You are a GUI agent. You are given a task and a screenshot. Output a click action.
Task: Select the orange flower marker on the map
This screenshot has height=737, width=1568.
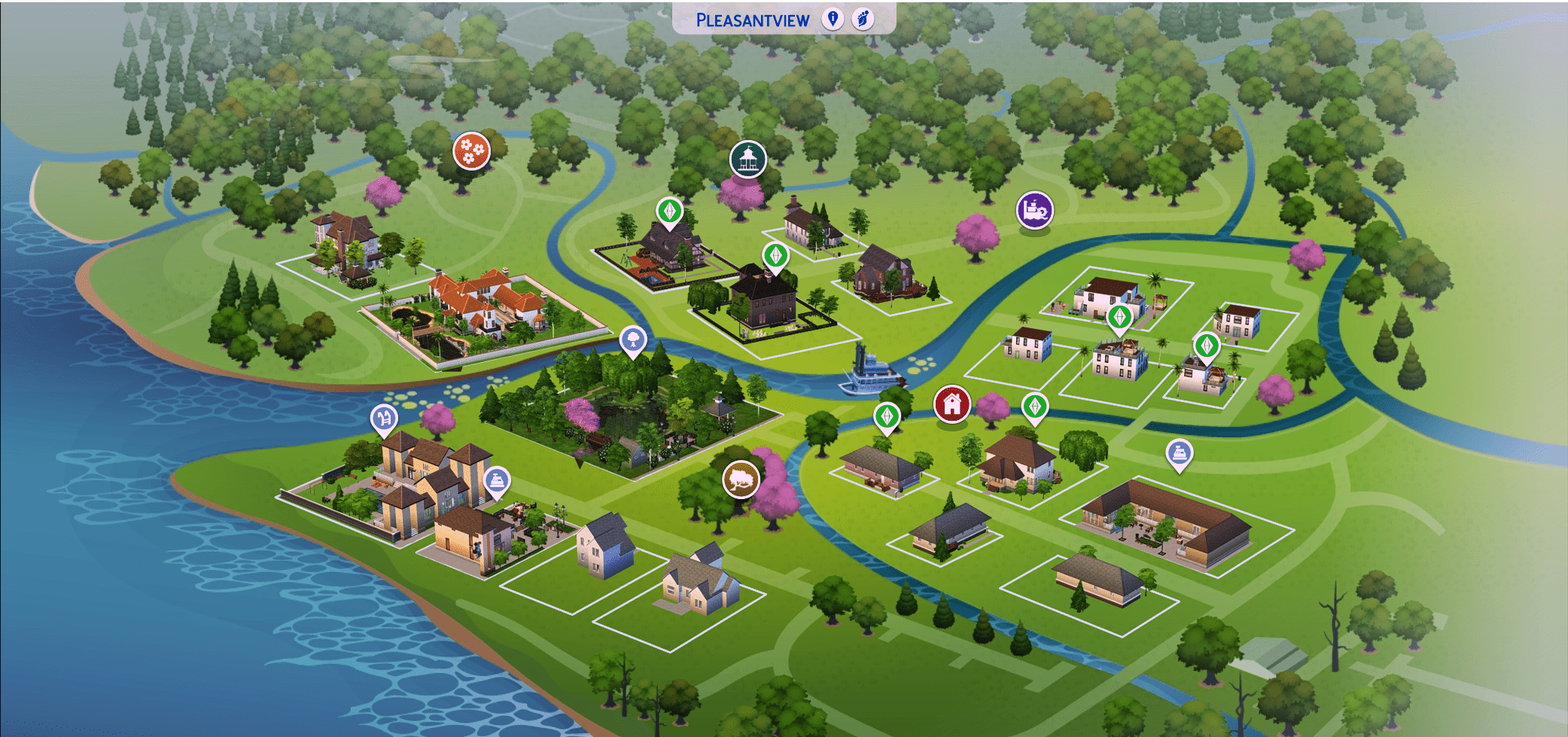471,151
